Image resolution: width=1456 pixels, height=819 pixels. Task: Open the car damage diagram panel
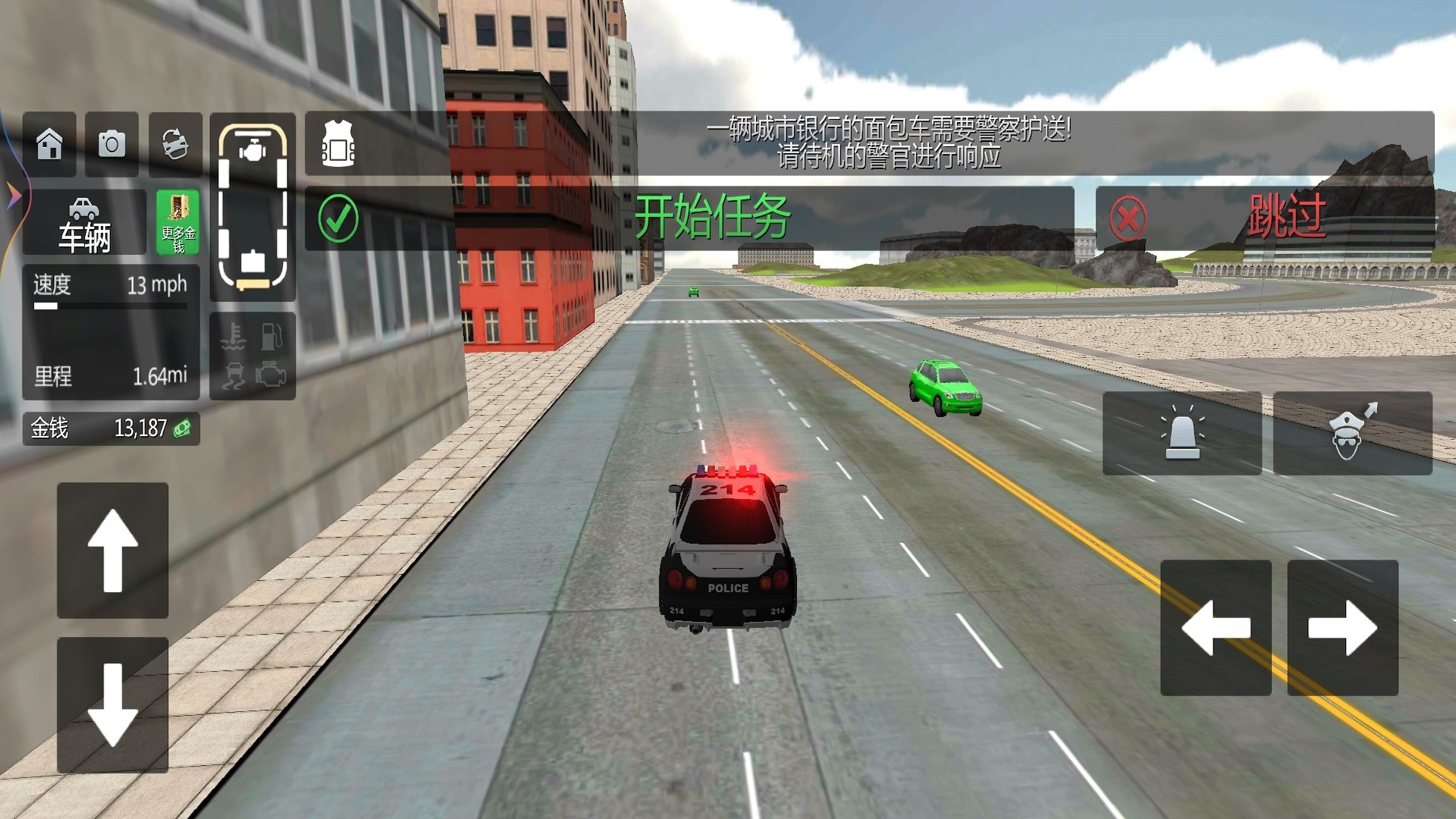click(x=253, y=207)
